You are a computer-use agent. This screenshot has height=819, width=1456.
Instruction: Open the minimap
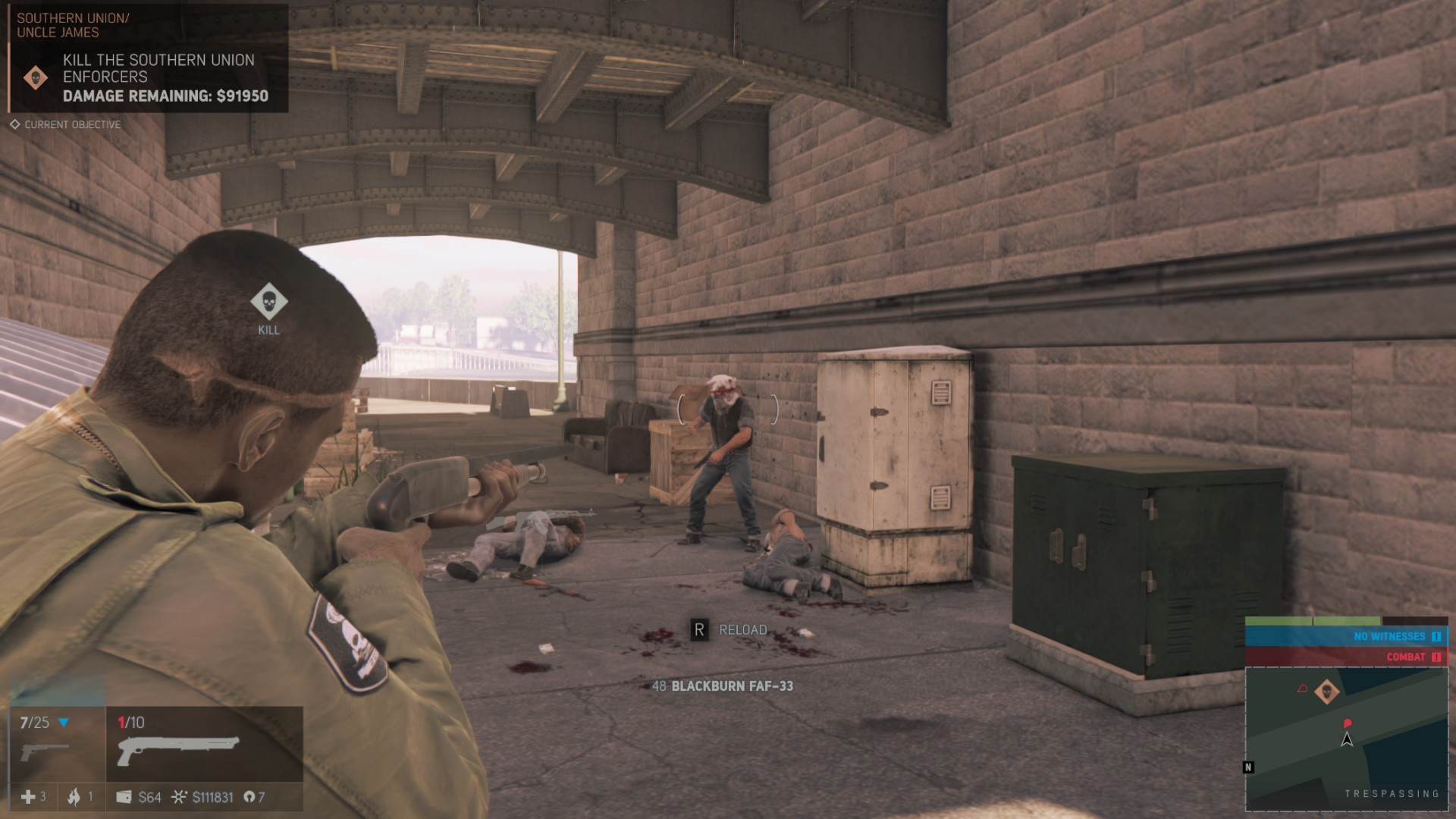pos(1346,739)
